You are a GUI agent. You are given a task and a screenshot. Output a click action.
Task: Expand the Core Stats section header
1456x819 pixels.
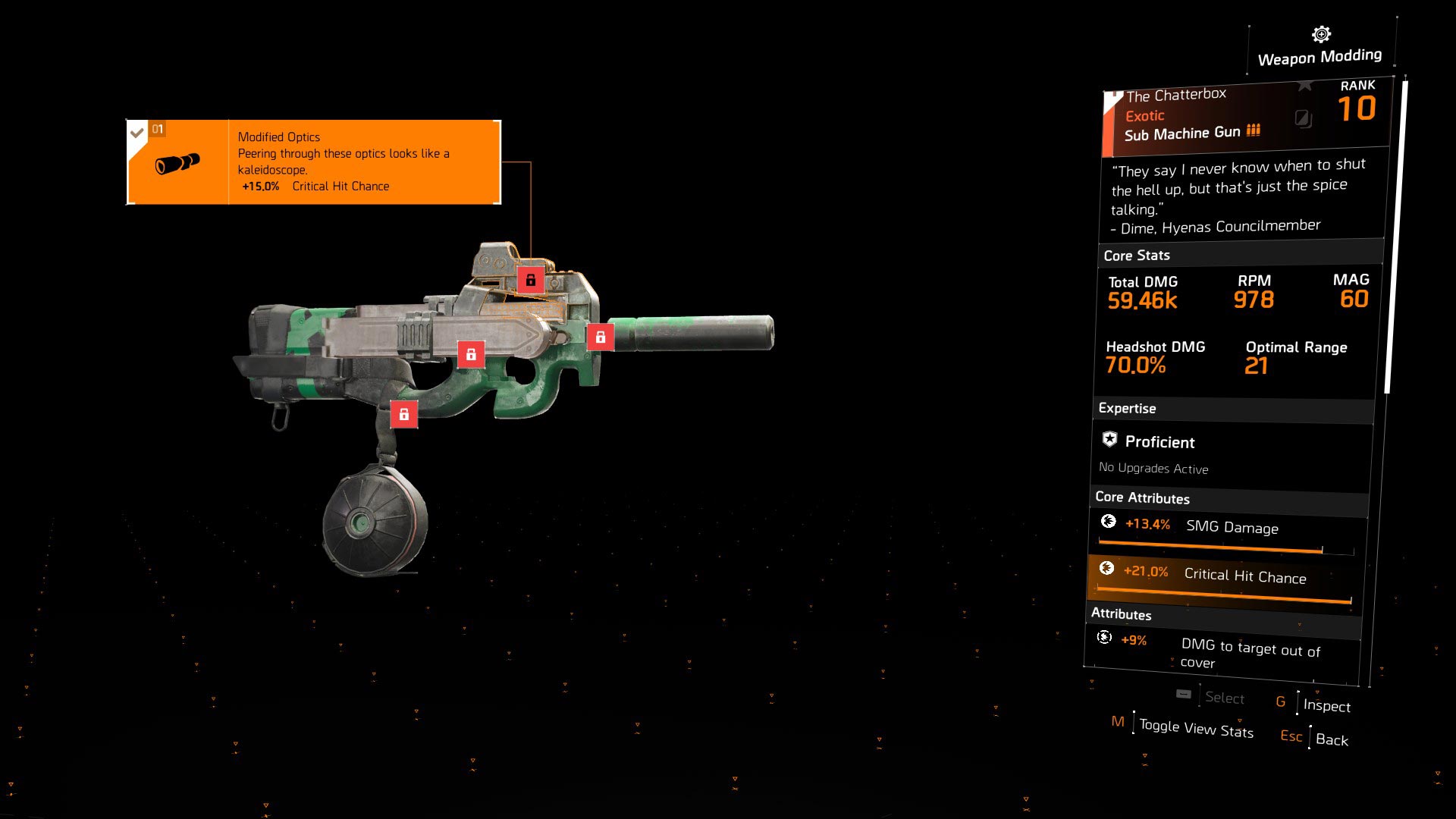point(1136,256)
